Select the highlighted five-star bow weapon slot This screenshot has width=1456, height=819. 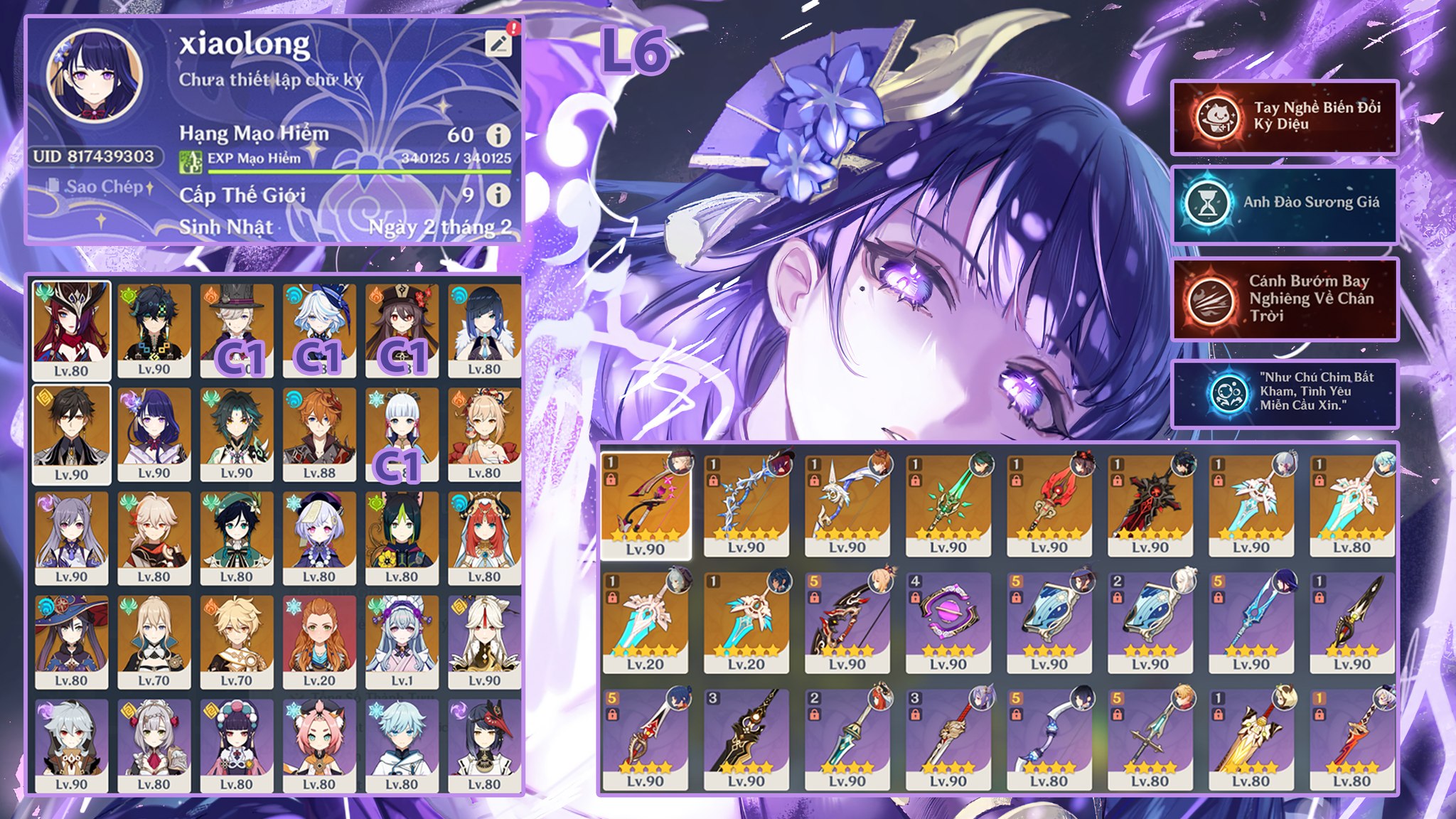click(x=646, y=505)
